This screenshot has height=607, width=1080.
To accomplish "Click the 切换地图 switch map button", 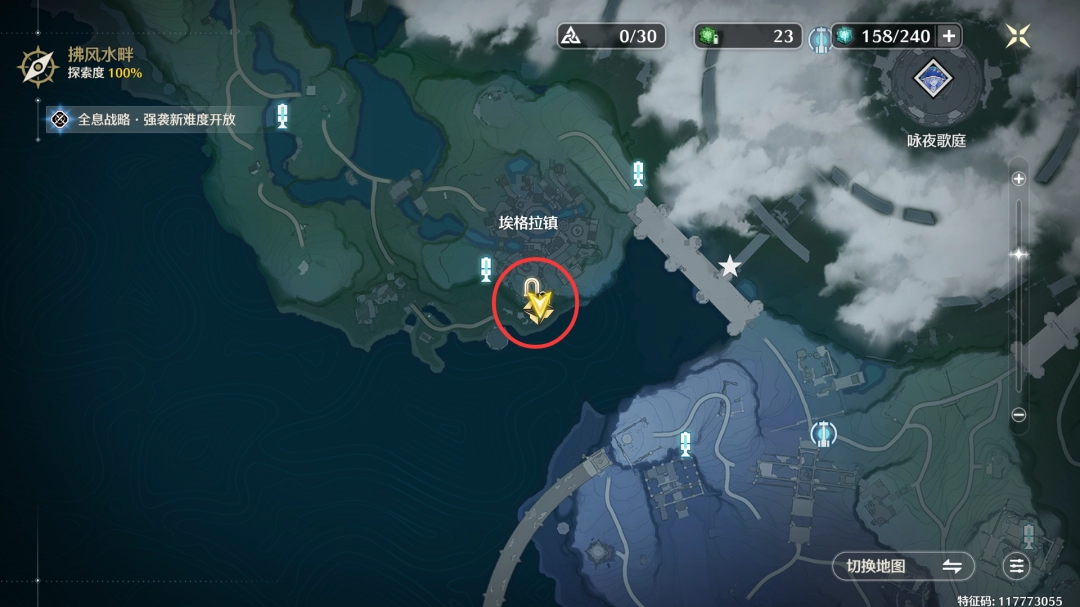I will [x=902, y=566].
